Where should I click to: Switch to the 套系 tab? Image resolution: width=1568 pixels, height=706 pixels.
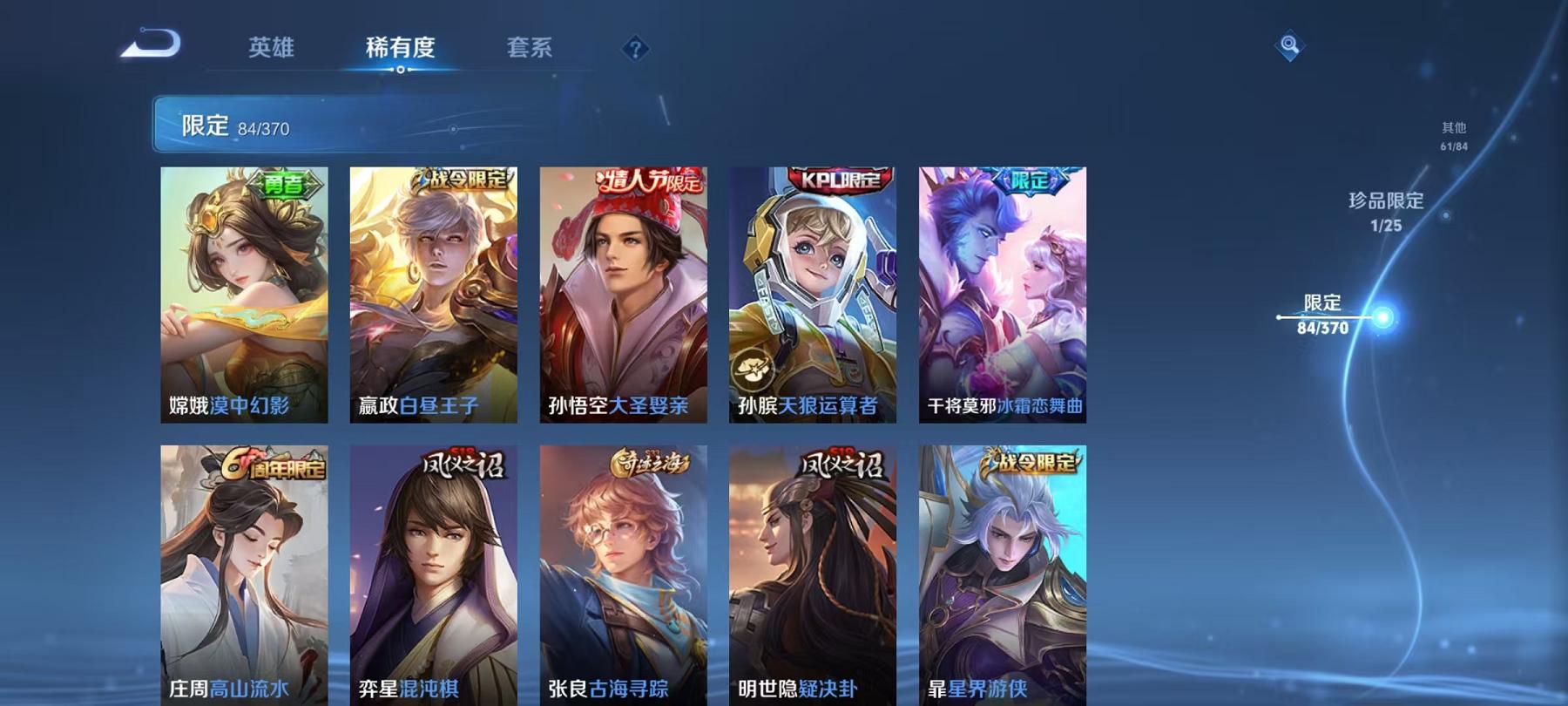click(530, 50)
